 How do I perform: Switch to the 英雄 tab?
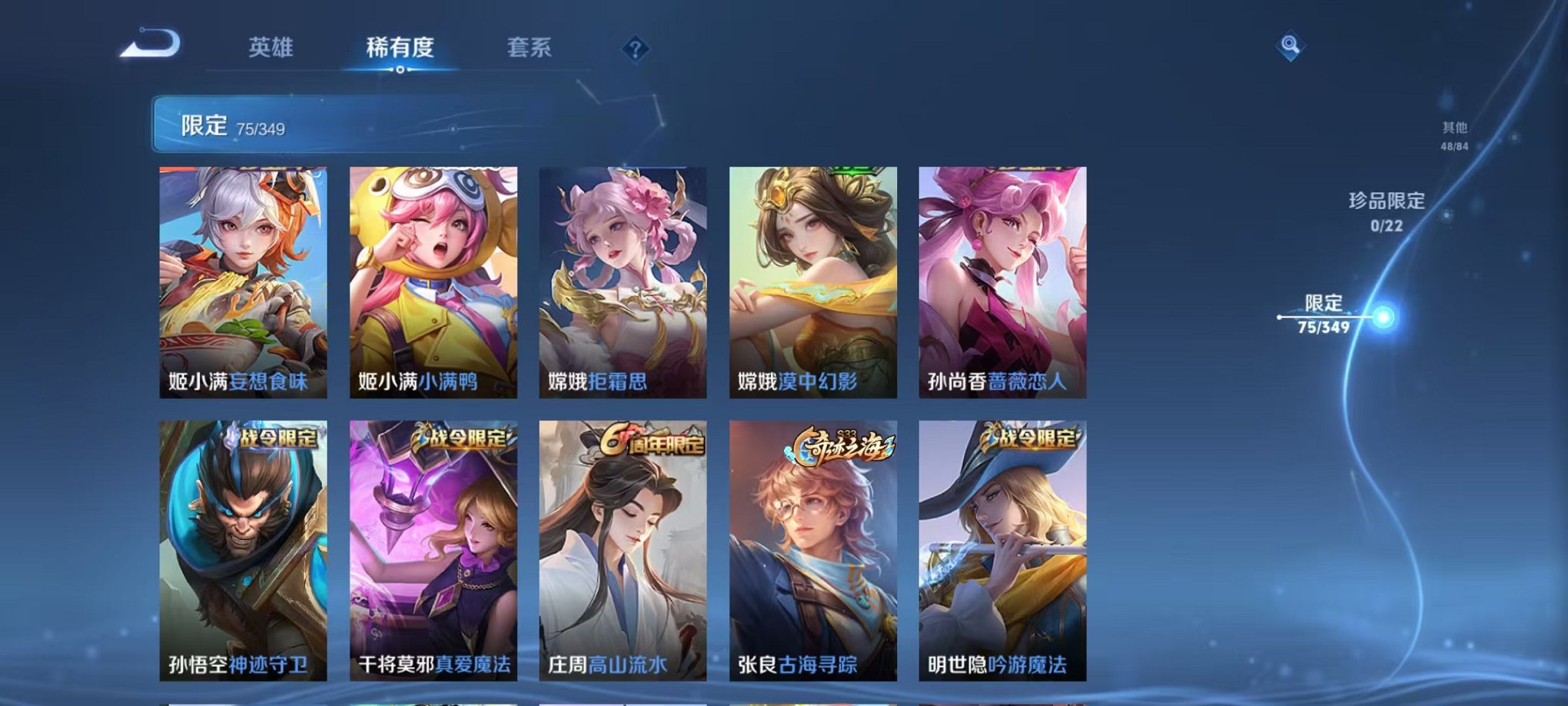click(270, 46)
